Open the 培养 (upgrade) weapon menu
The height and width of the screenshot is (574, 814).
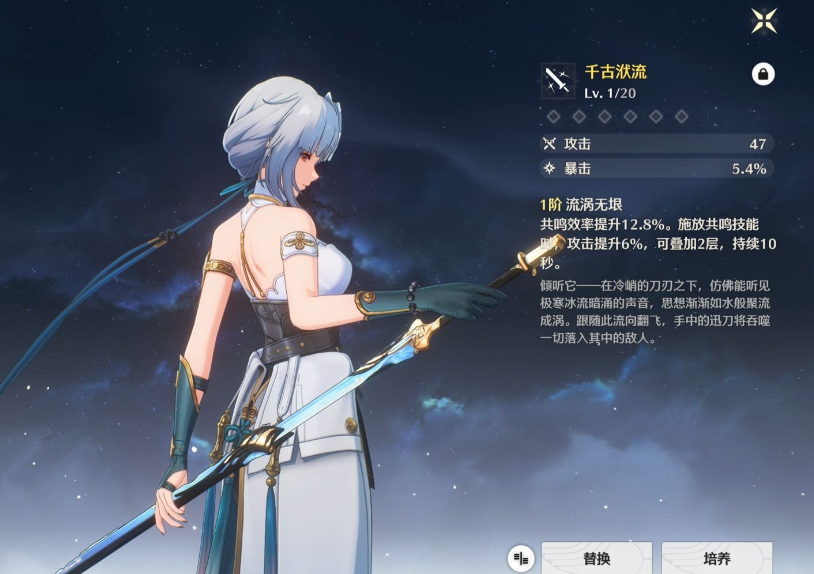pyautogui.click(x=716, y=558)
